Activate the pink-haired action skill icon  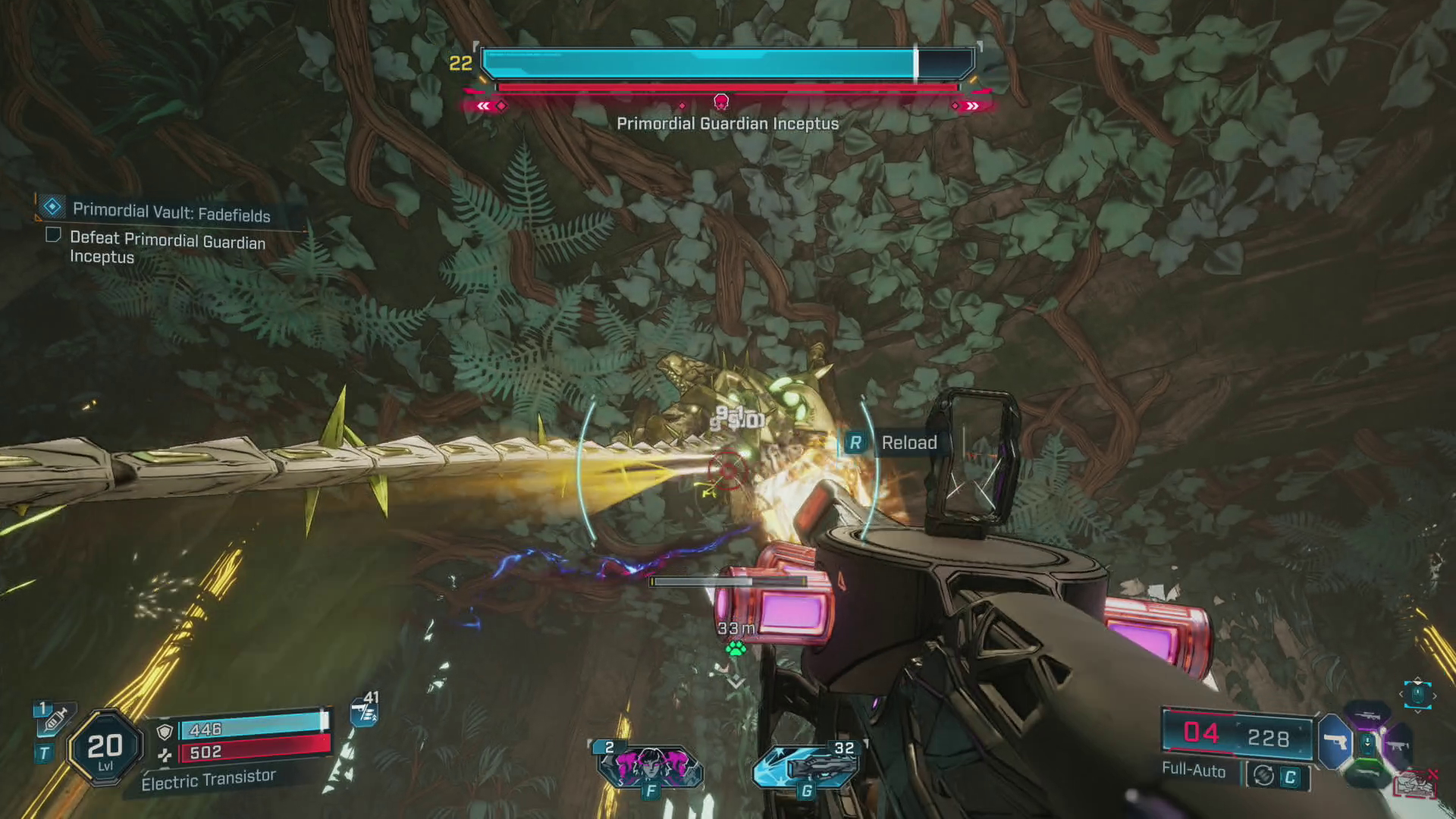pos(650,766)
